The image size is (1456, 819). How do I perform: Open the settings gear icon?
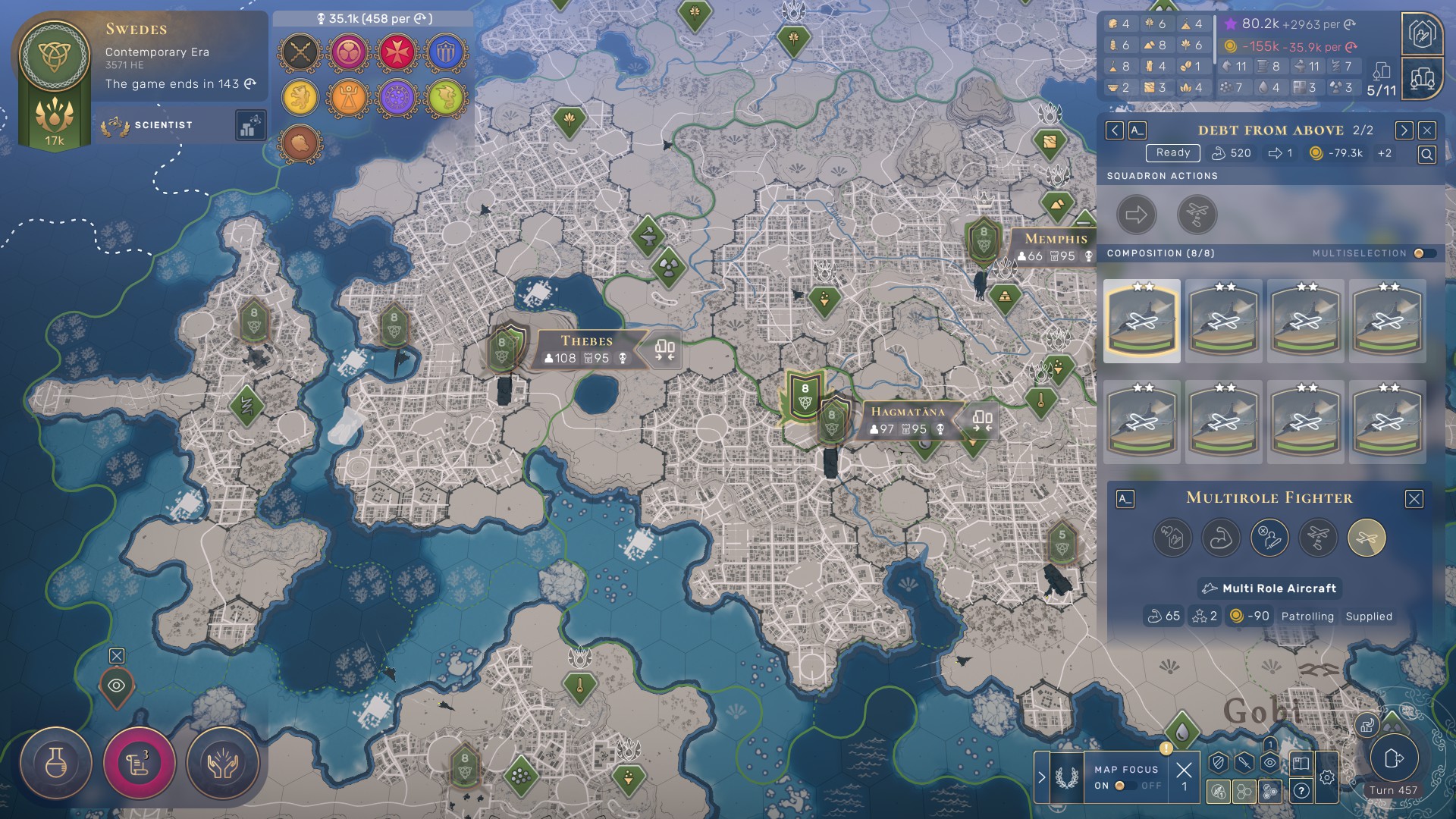(x=1326, y=777)
